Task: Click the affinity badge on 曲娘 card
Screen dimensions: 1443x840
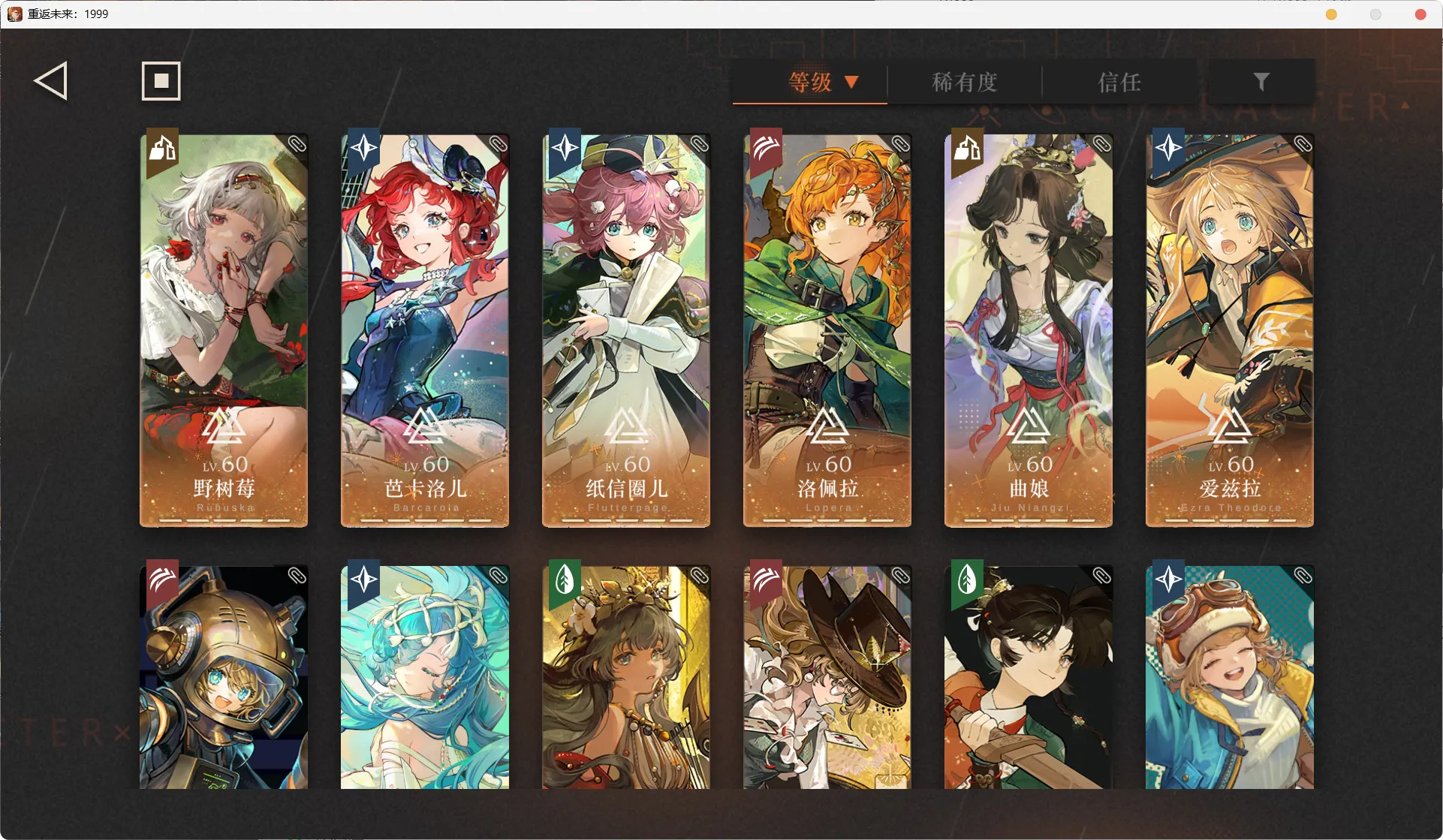Action: pos(966,150)
